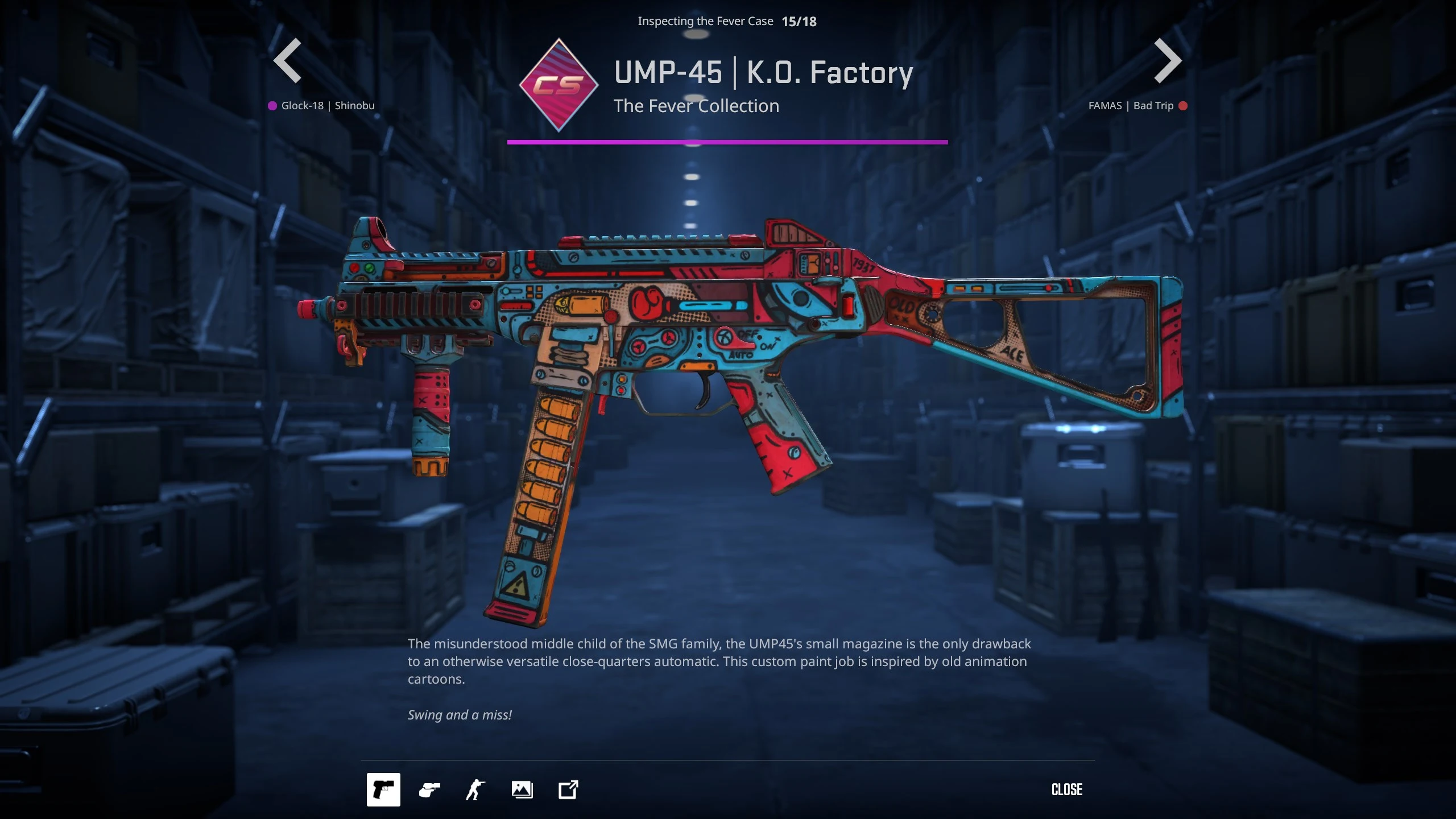The width and height of the screenshot is (1456, 819).
Task: Advance to next item with right arrow
Action: [1167, 61]
